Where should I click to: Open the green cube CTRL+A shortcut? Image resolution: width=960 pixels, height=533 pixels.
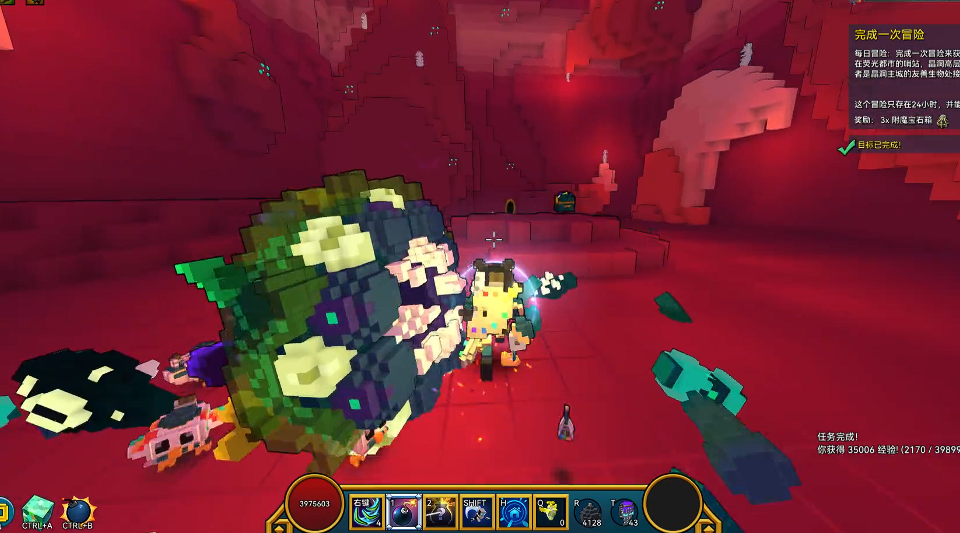click(38, 509)
